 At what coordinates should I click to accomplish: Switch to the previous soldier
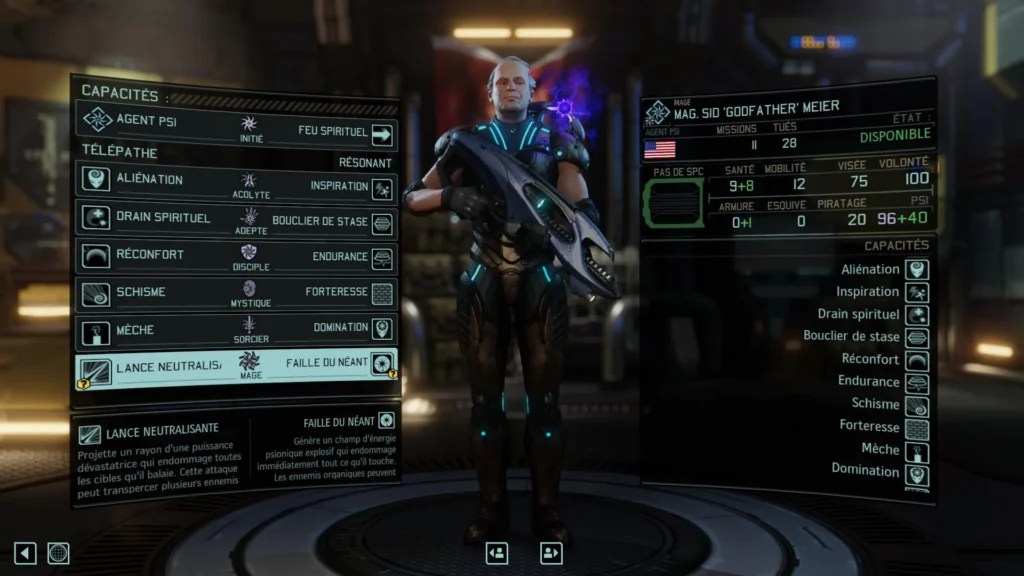pos(496,552)
